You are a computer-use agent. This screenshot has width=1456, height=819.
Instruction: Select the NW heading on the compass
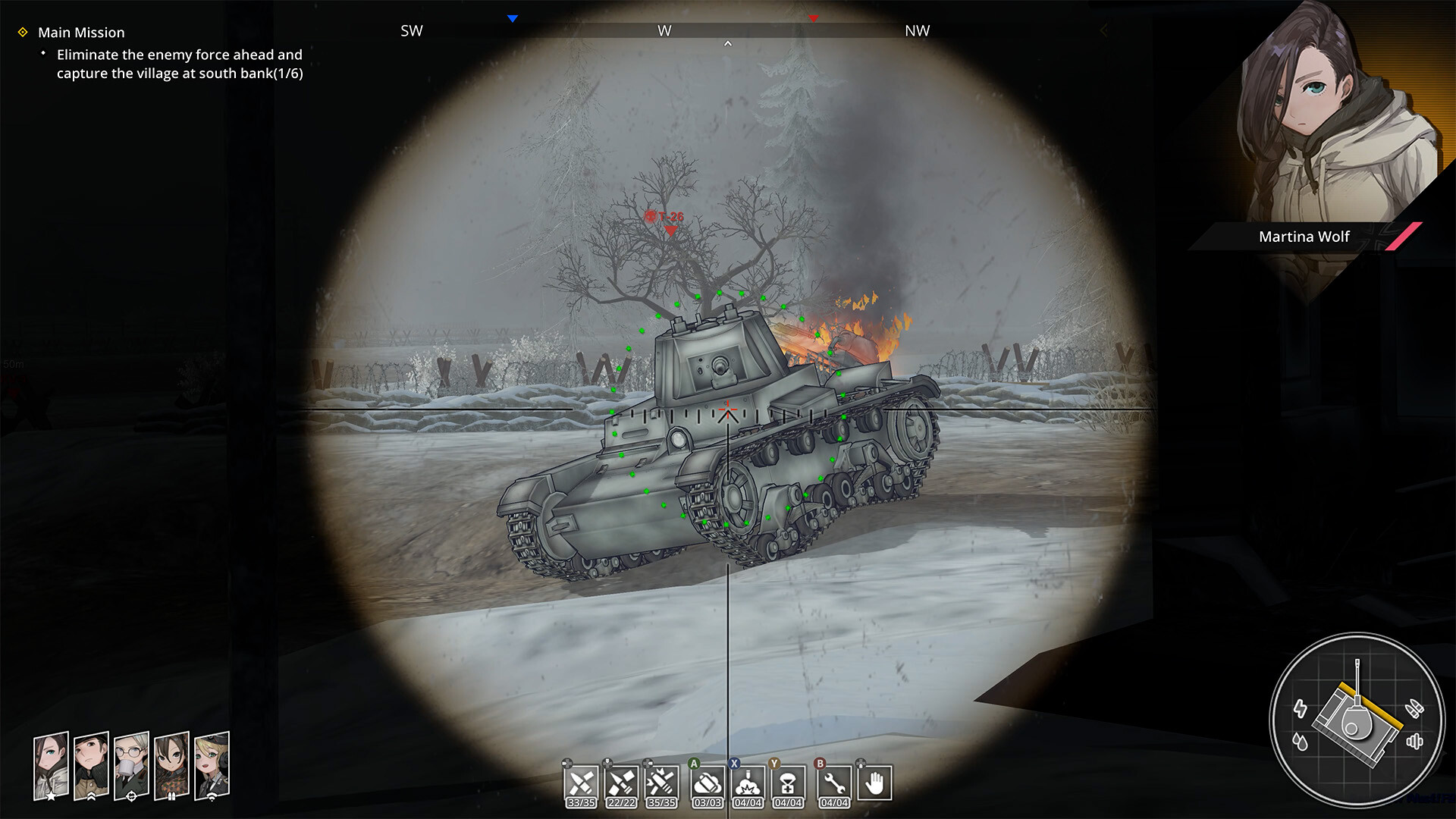[918, 32]
